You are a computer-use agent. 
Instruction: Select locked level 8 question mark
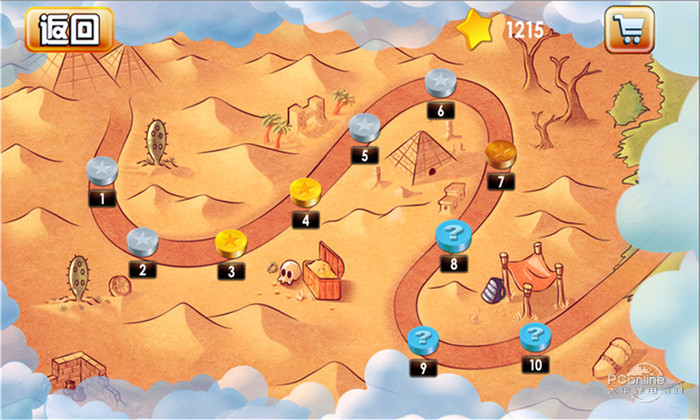tap(453, 237)
